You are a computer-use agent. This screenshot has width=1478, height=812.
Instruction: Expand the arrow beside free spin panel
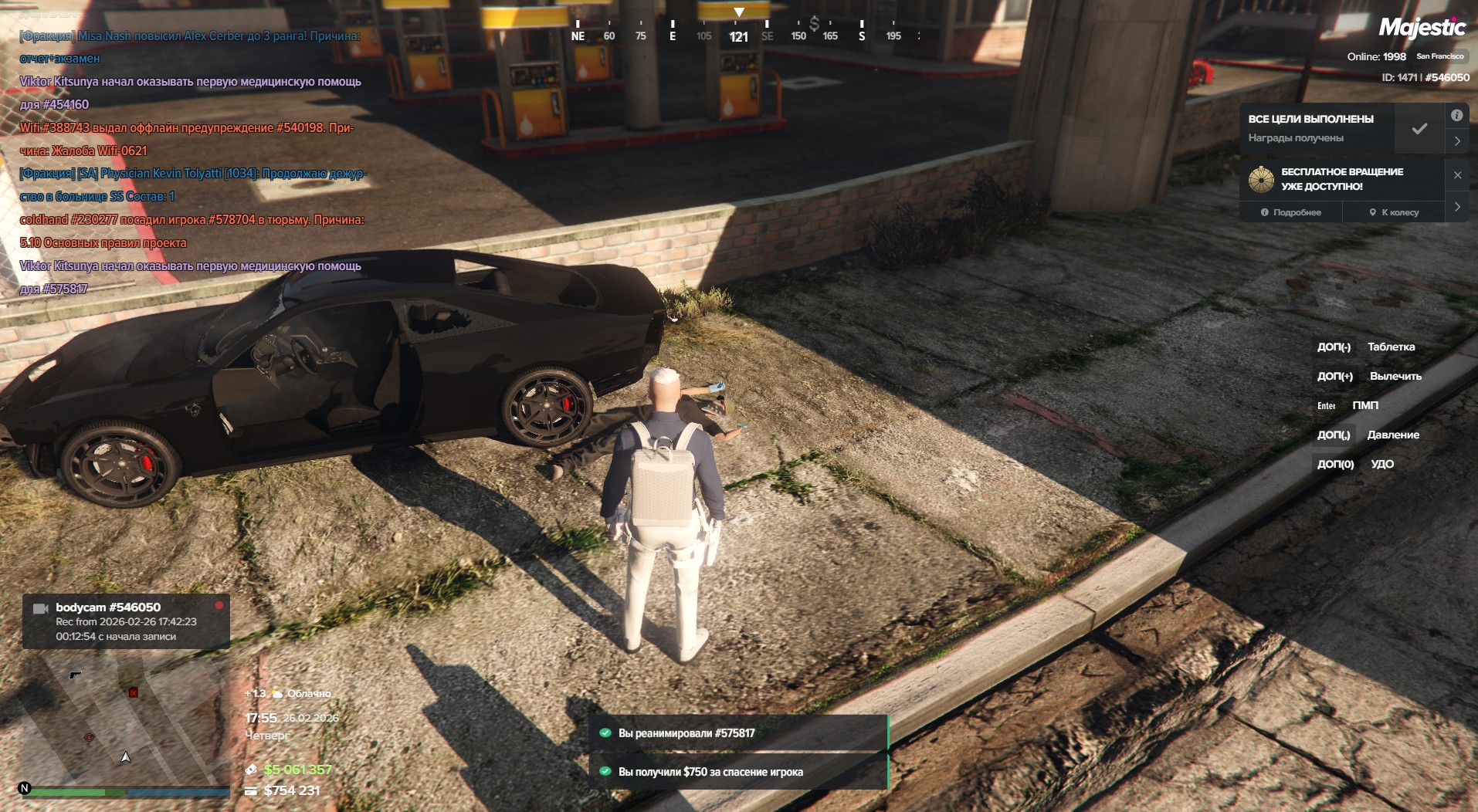click(1457, 207)
